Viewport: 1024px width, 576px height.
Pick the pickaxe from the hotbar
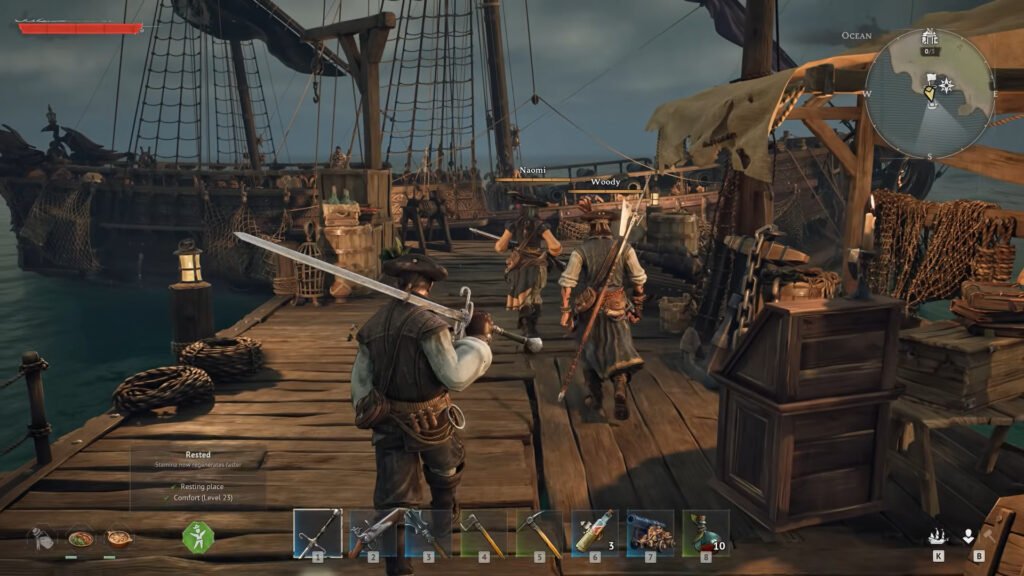coord(539,532)
